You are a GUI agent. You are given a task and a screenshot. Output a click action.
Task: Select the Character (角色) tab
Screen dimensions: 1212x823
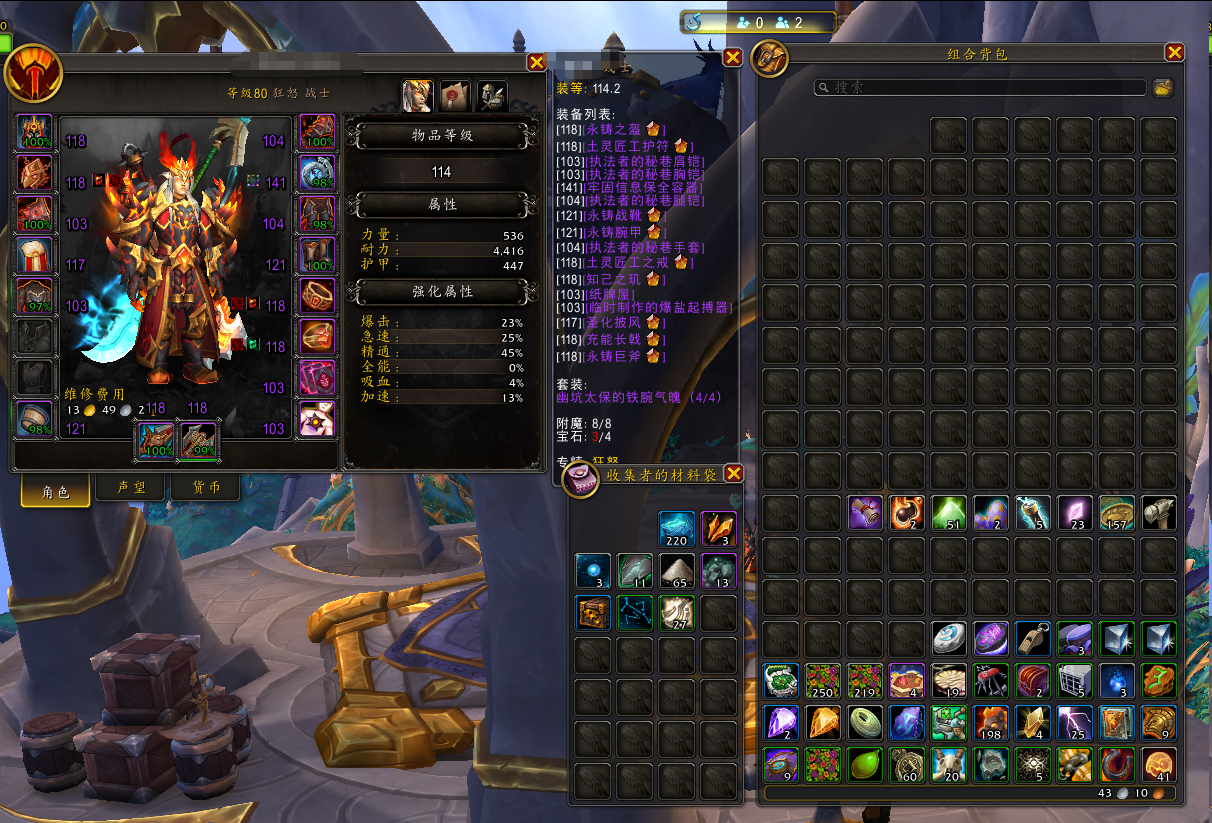tap(56, 491)
